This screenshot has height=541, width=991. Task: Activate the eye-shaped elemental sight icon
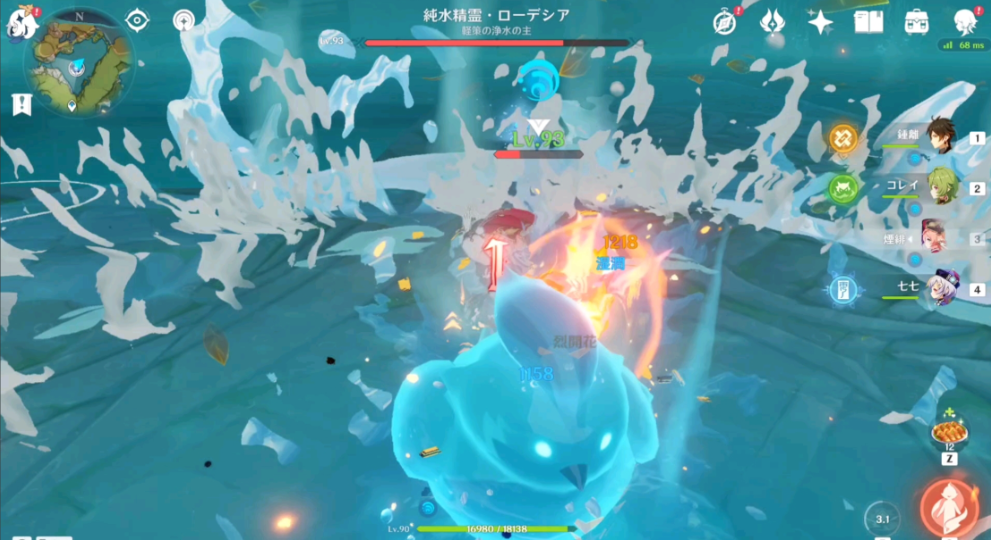(137, 21)
